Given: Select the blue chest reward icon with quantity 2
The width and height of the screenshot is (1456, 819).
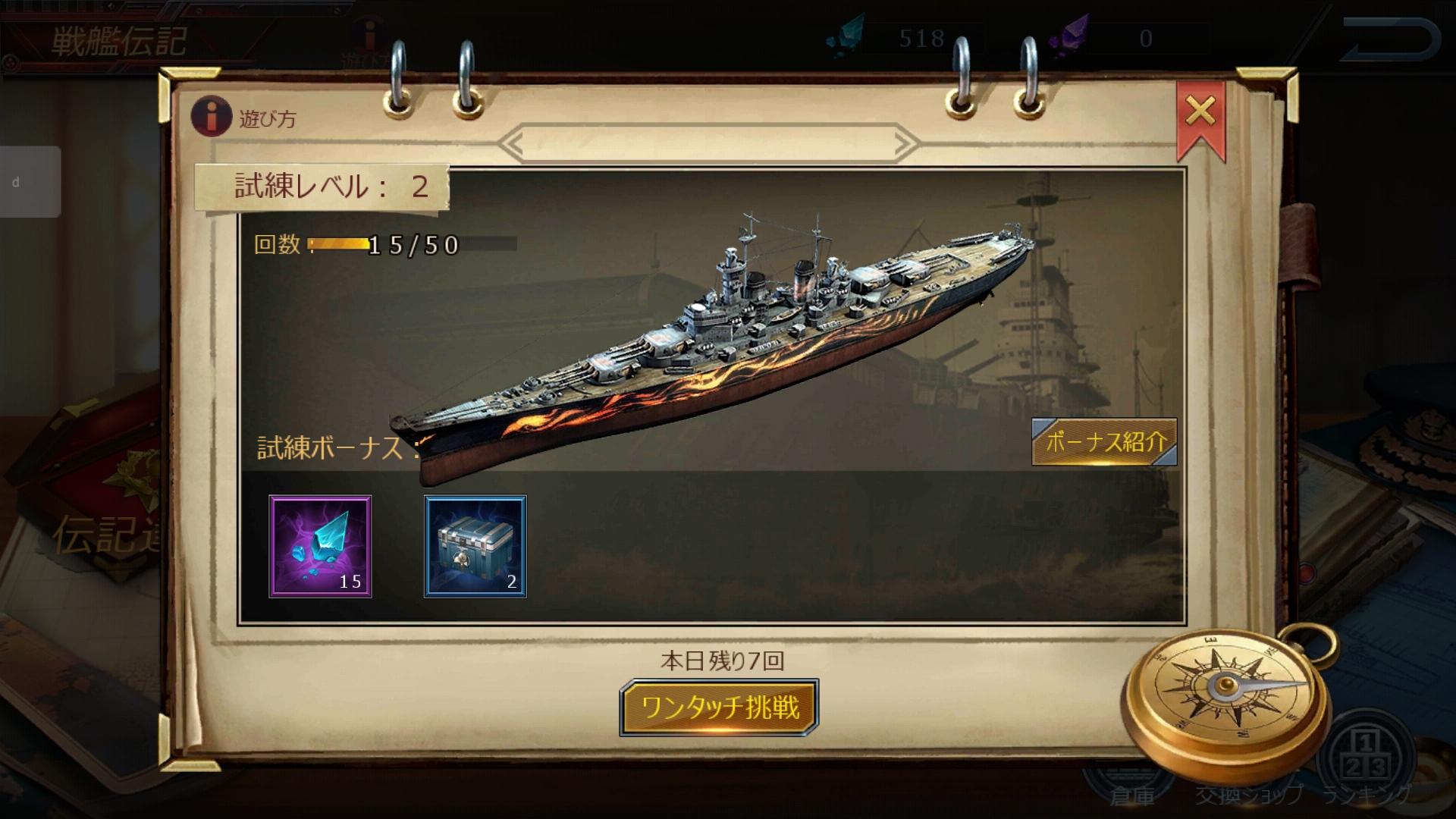Looking at the screenshot, I should point(475,544).
